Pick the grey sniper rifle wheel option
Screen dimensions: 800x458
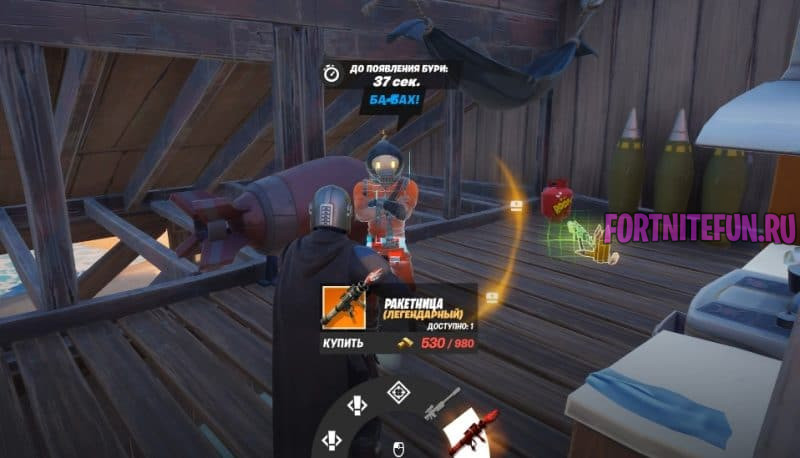click(439, 402)
